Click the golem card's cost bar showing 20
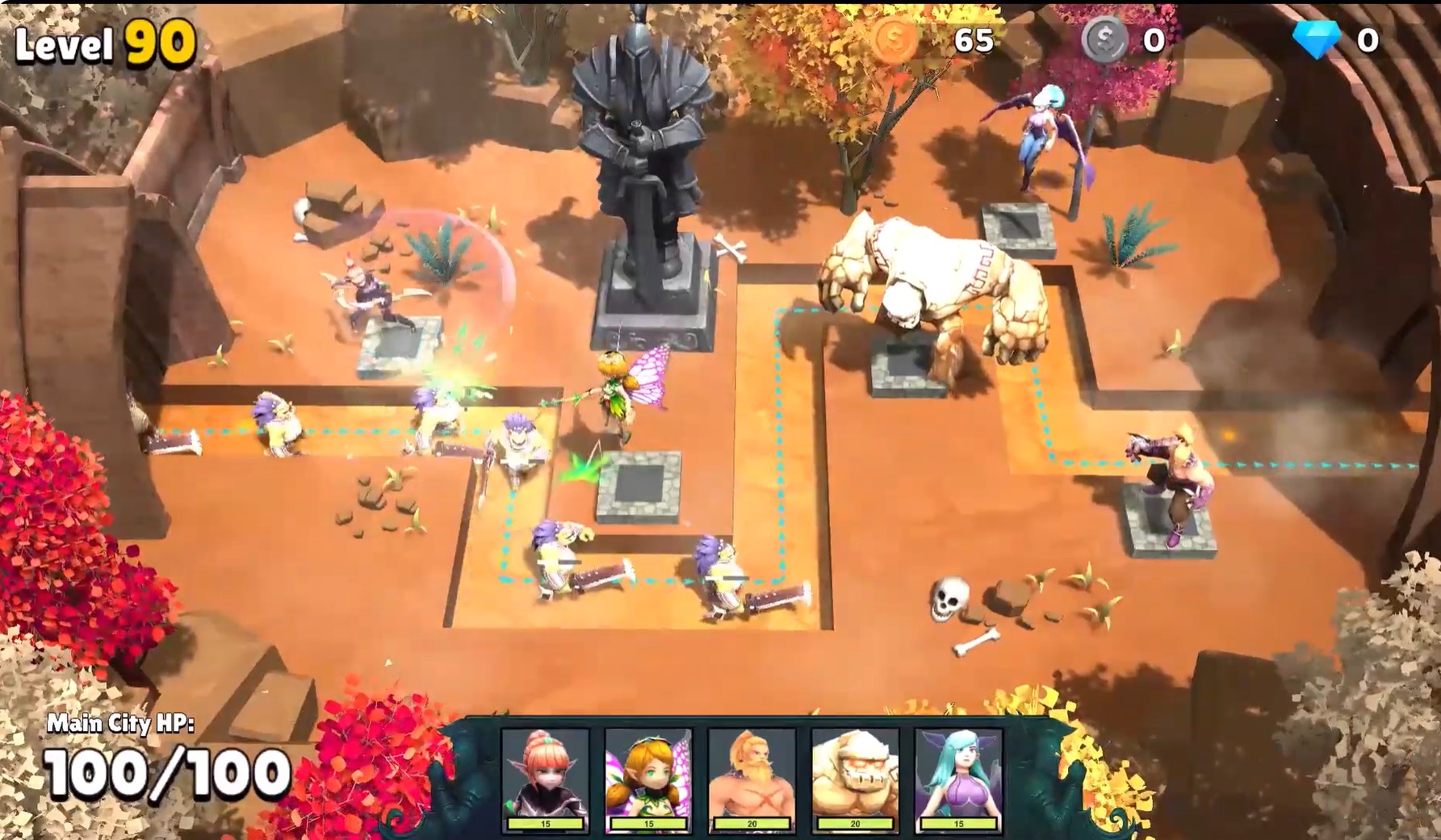Image resolution: width=1441 pixels, height=840 pixels. [x=853, y=821]
